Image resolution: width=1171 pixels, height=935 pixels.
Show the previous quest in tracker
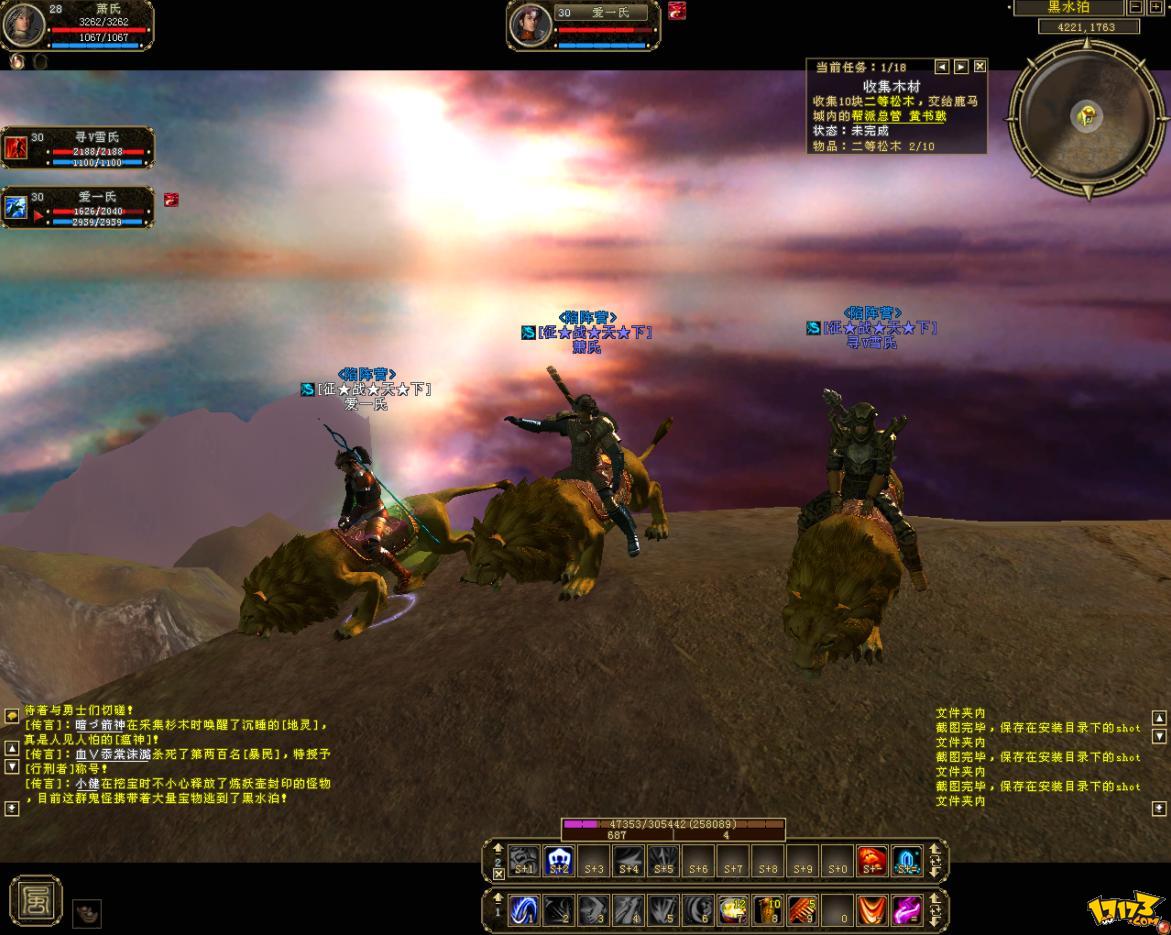(x=942, y=67)
